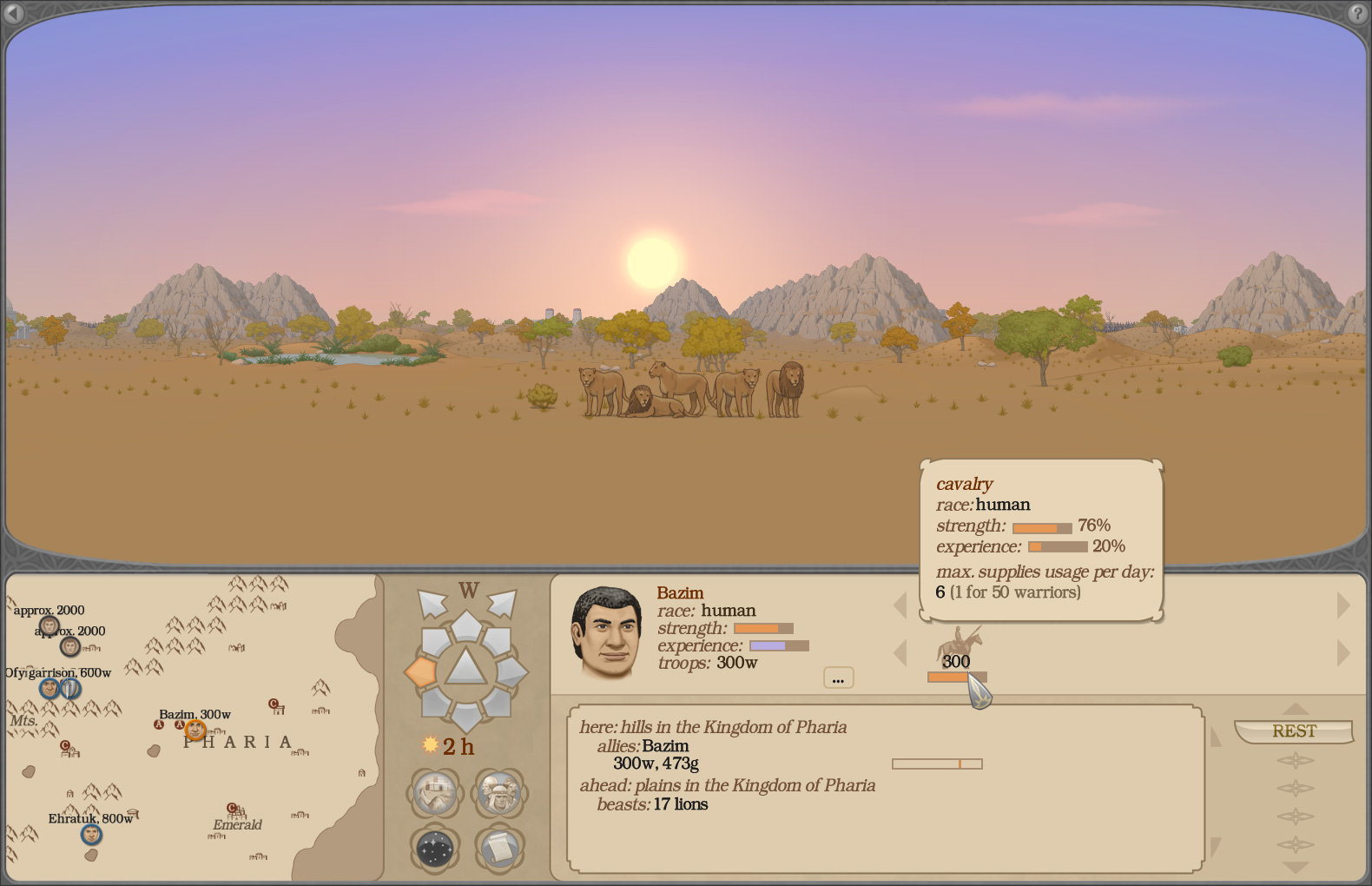This screenshot has width=1372, height=886.
Task: Click the allies' supply progress slider
Action: (x=936, y=763)
